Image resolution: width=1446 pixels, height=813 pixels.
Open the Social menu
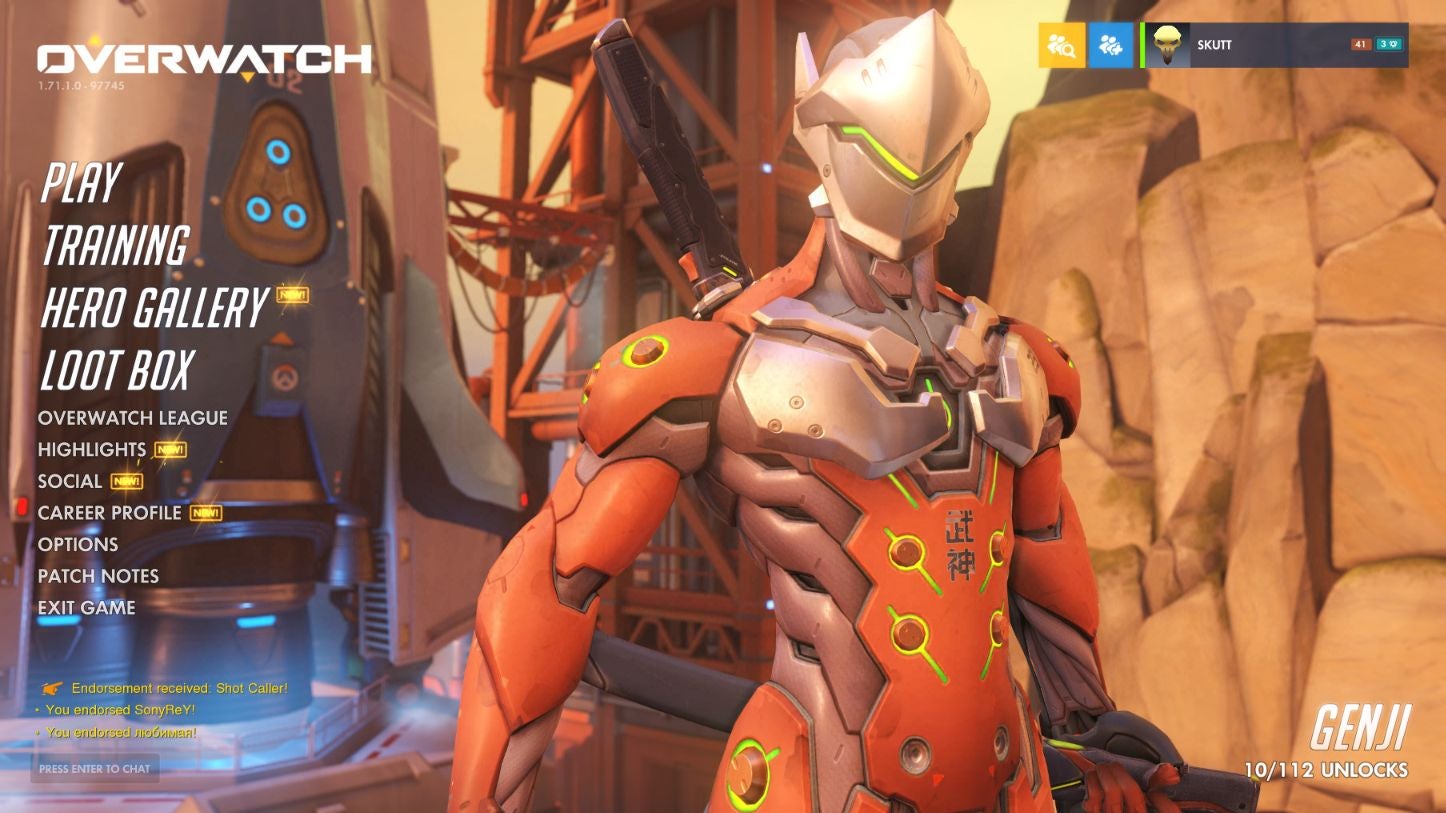(70, 481)
